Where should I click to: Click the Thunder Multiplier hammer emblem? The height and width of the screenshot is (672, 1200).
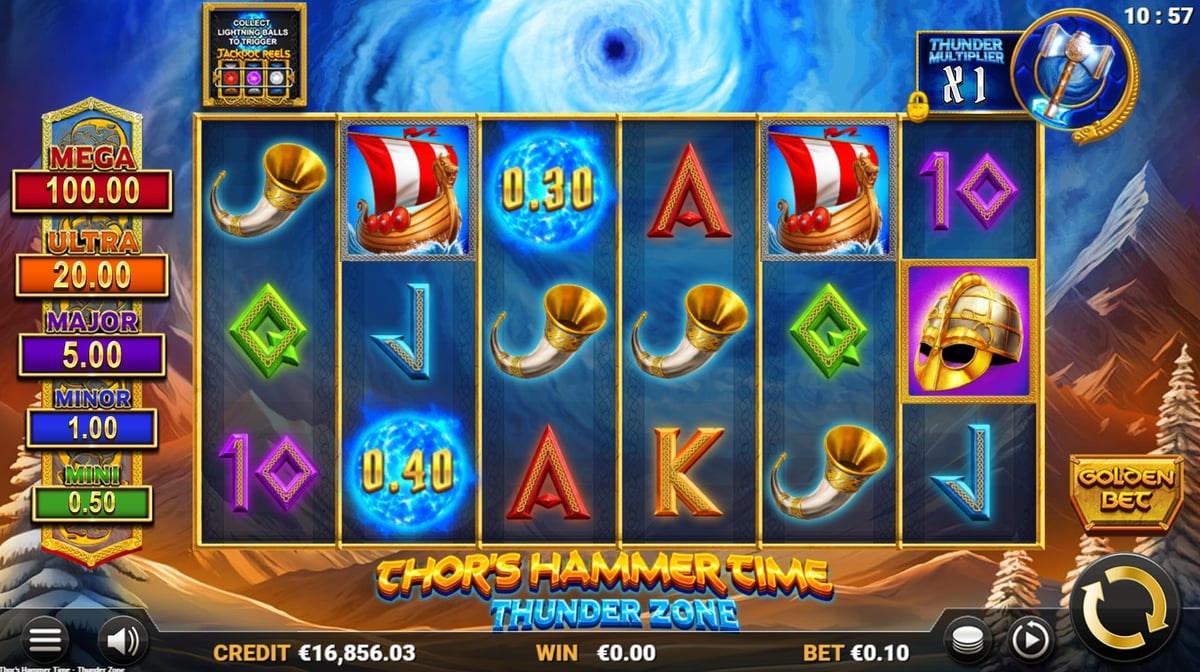(x=1073, y=68)
